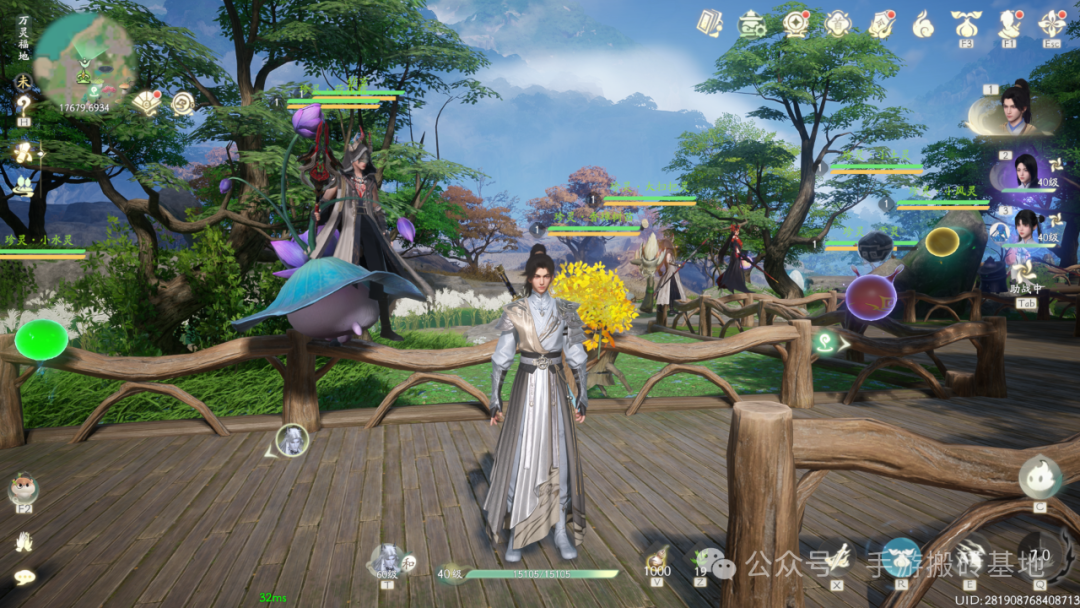Select the white-haired companion portrait
The image size is (1080, 608).
tap(291, 440)
